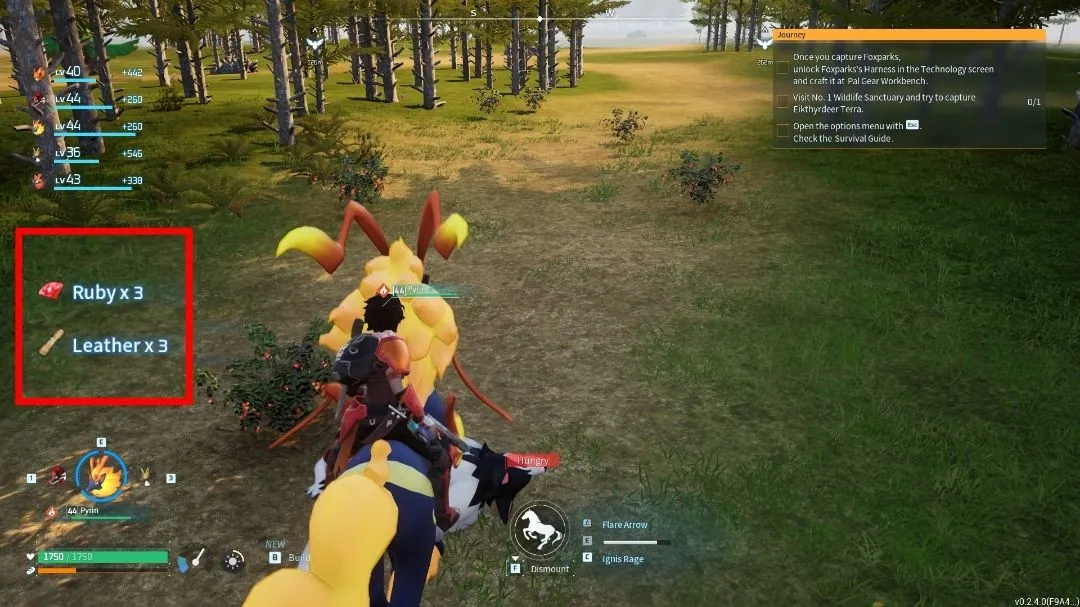The height and width of the screenshot is (607, 1080).
Task: Click the equipped weapon icon beside health
Action: [194, 558]
